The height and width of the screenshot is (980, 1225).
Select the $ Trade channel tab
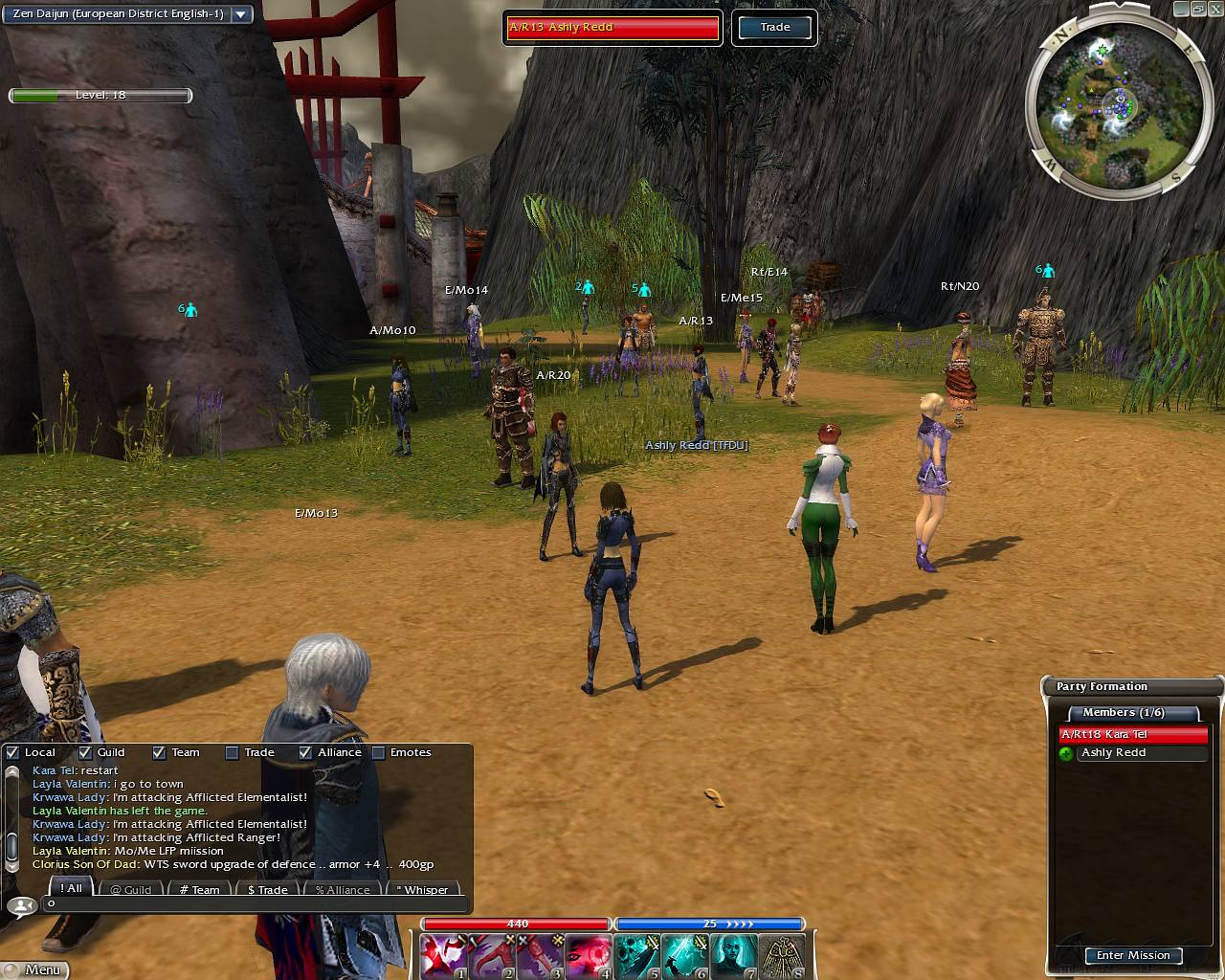(267, 889)
